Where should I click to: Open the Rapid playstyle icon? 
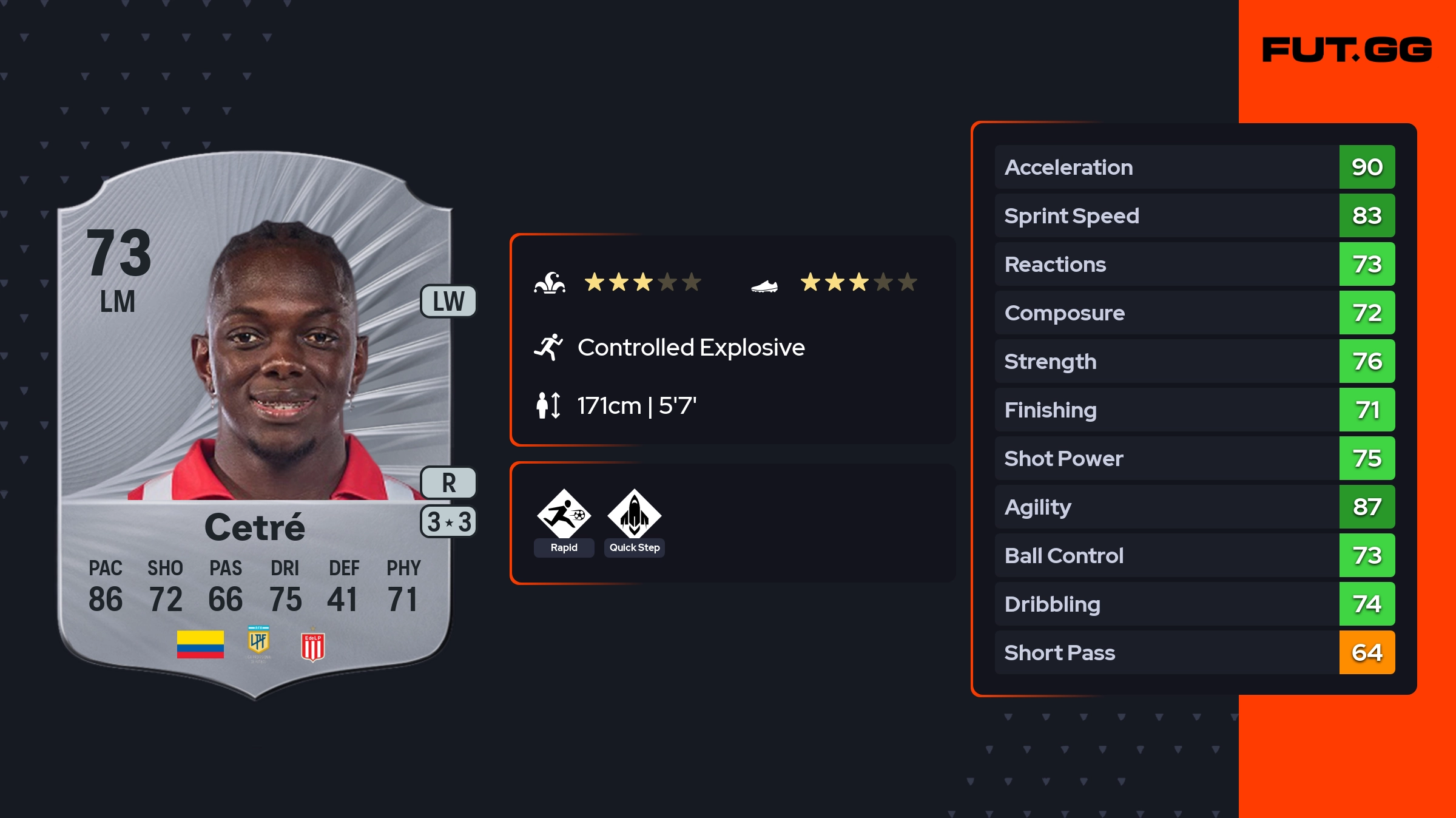pos(564,515)
